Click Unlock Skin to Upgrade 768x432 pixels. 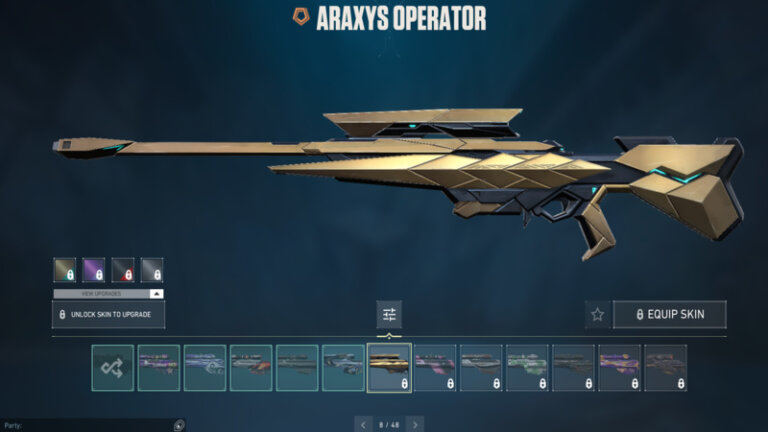[x=108, y=315]
